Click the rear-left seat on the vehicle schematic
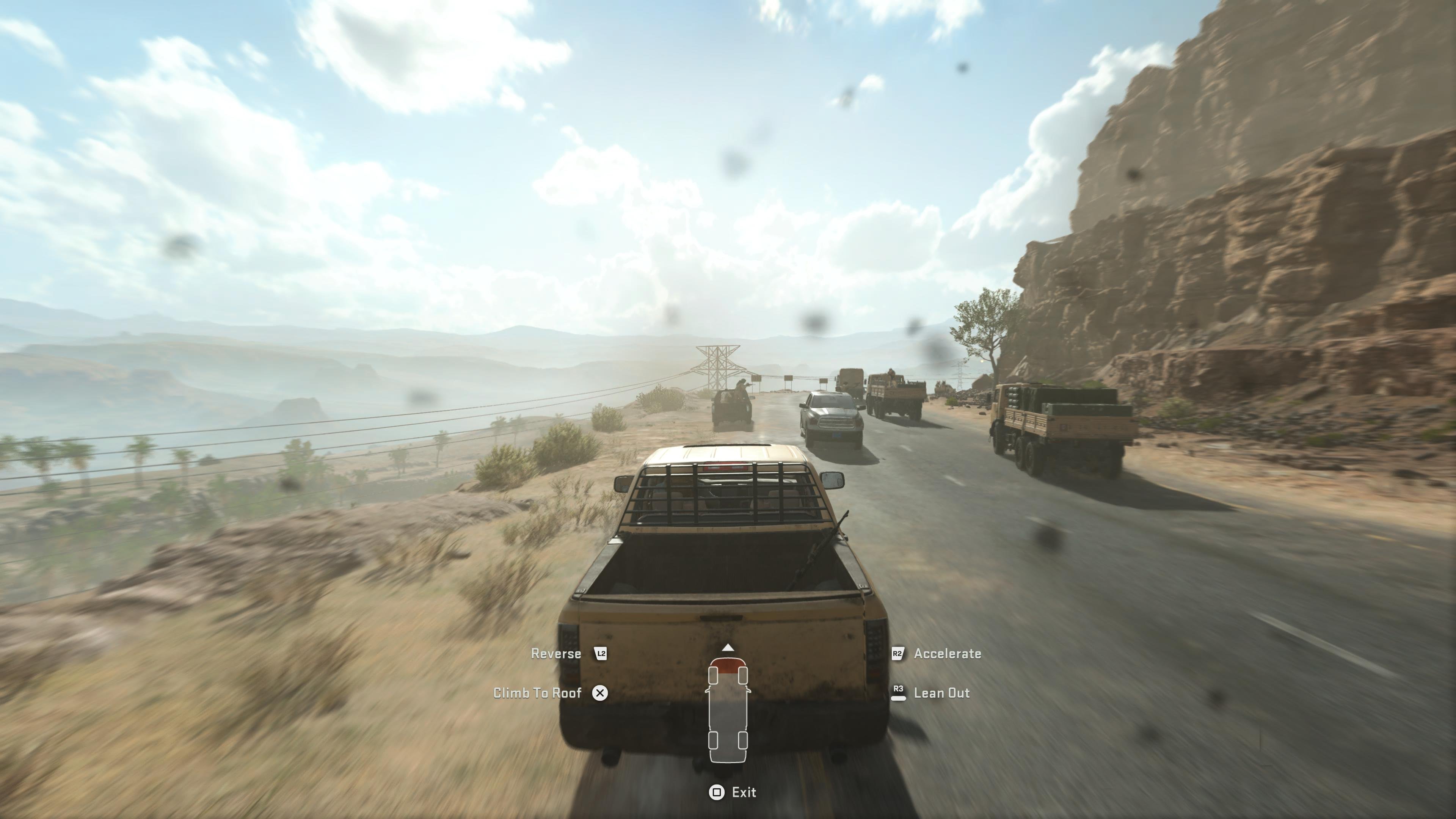 pos(713,740)
